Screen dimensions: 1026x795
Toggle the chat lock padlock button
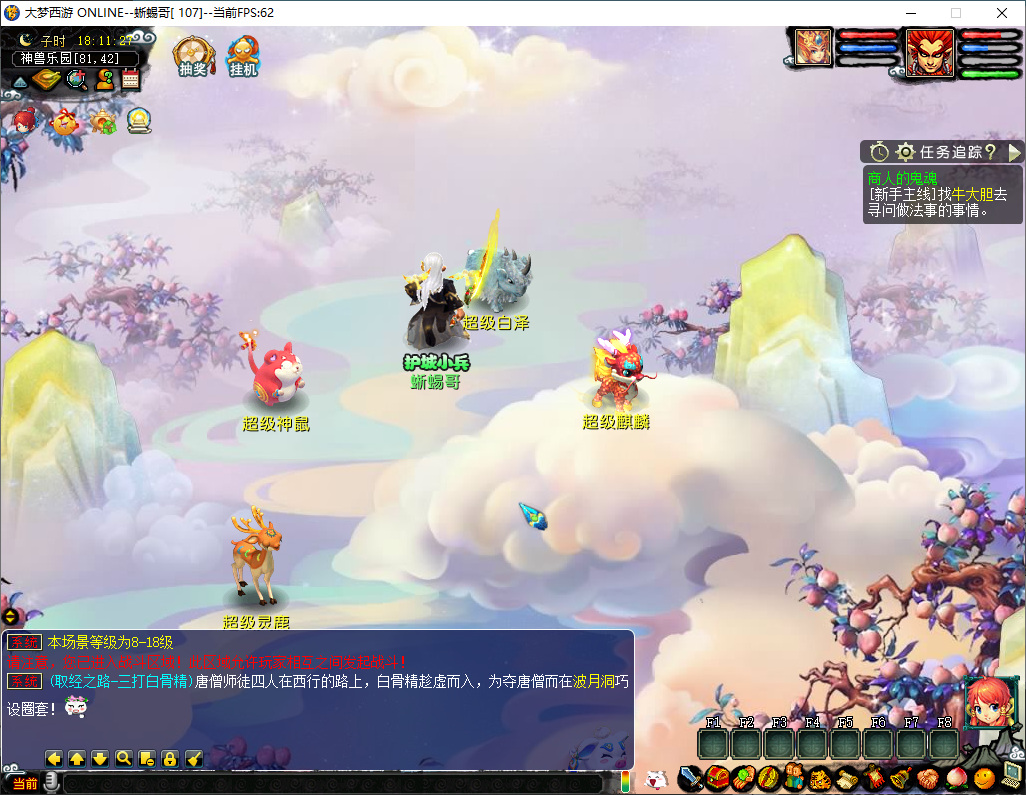point(170,759)
